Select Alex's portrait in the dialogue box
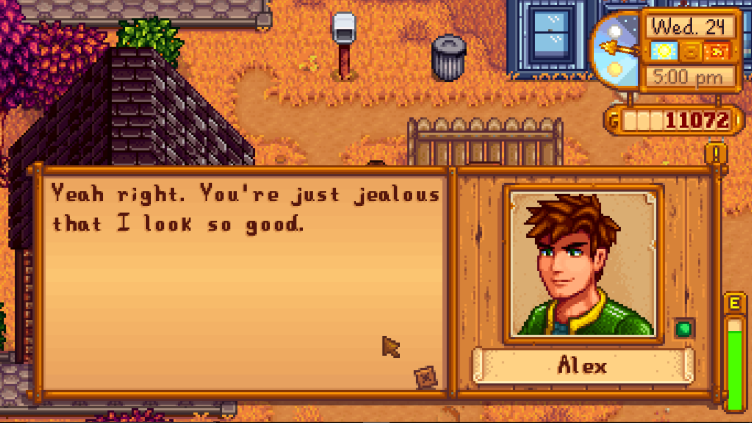This screenshot has width=752, height=423. tap(582, 264)
